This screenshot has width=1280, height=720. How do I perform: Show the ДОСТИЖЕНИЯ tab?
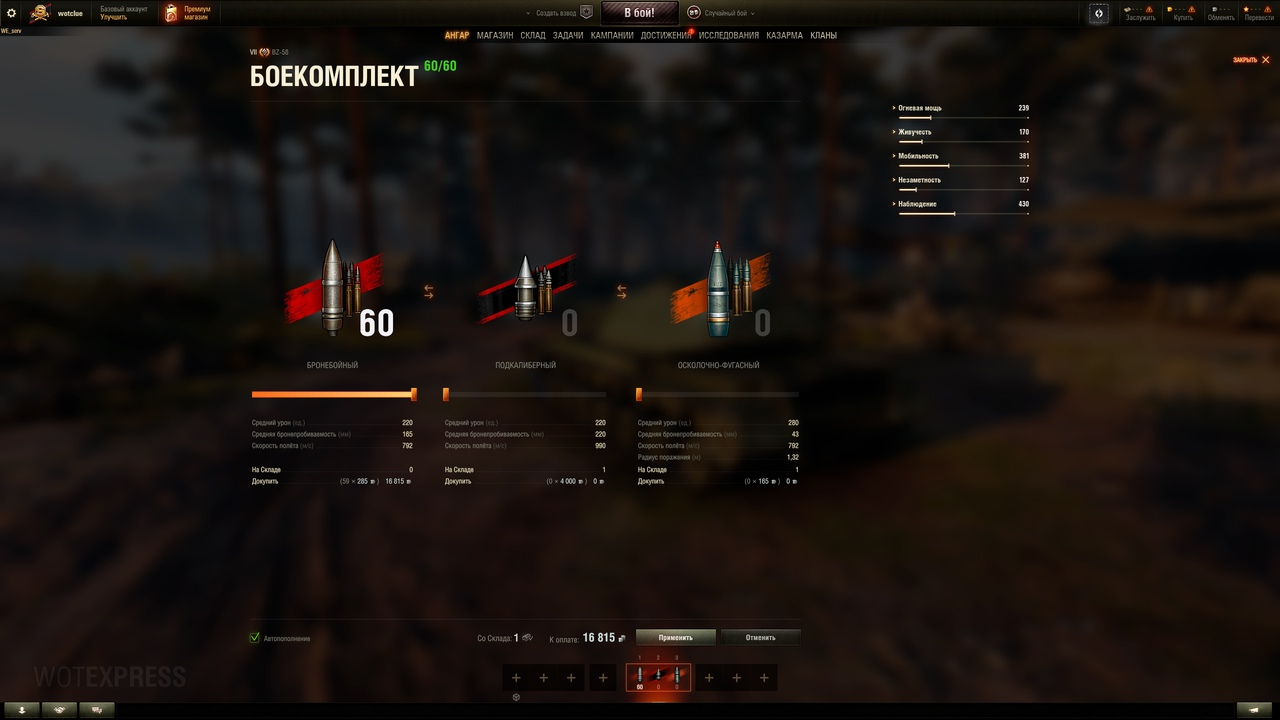(665, 35)
